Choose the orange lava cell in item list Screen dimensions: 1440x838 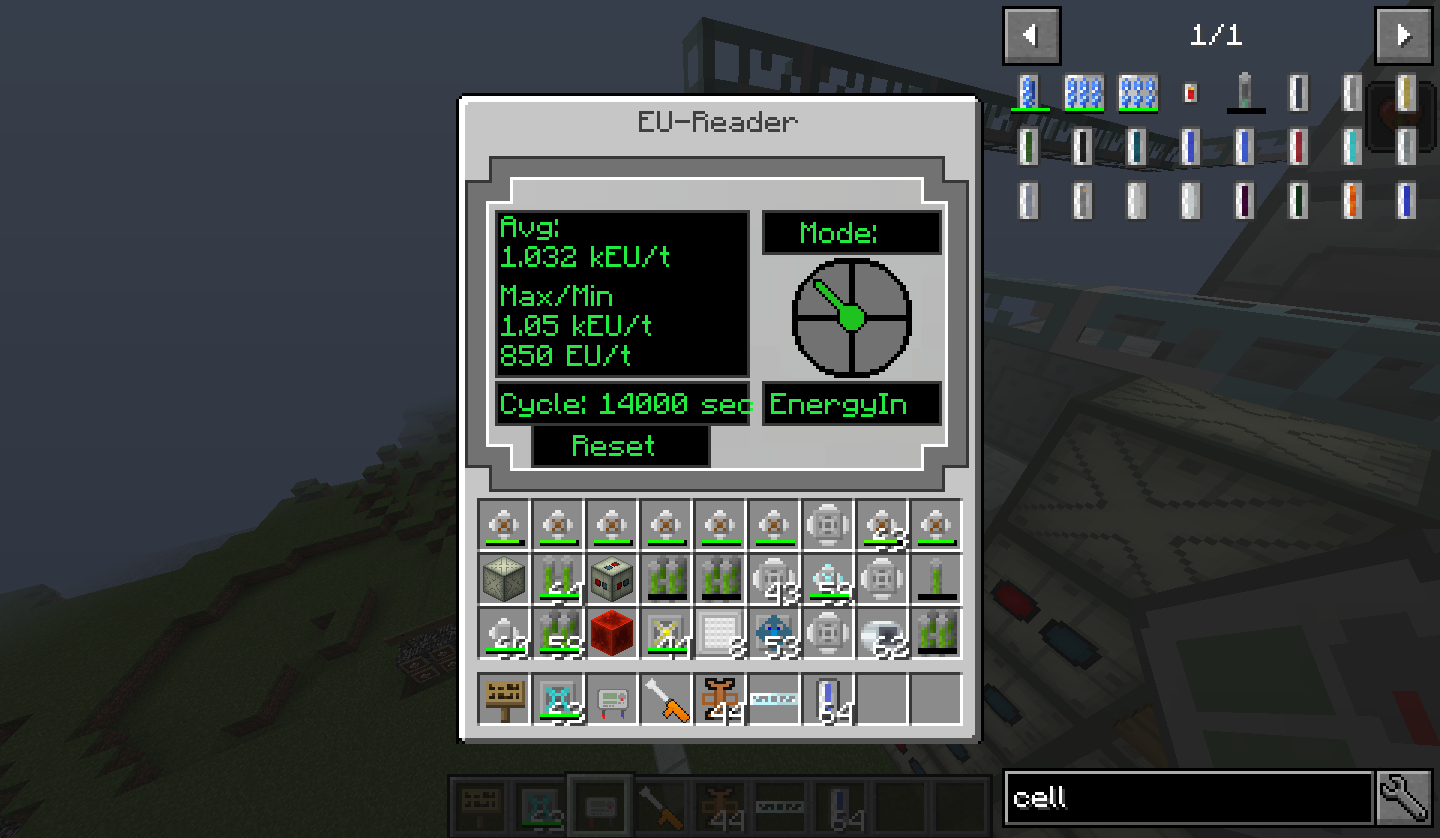[1351, 200]
